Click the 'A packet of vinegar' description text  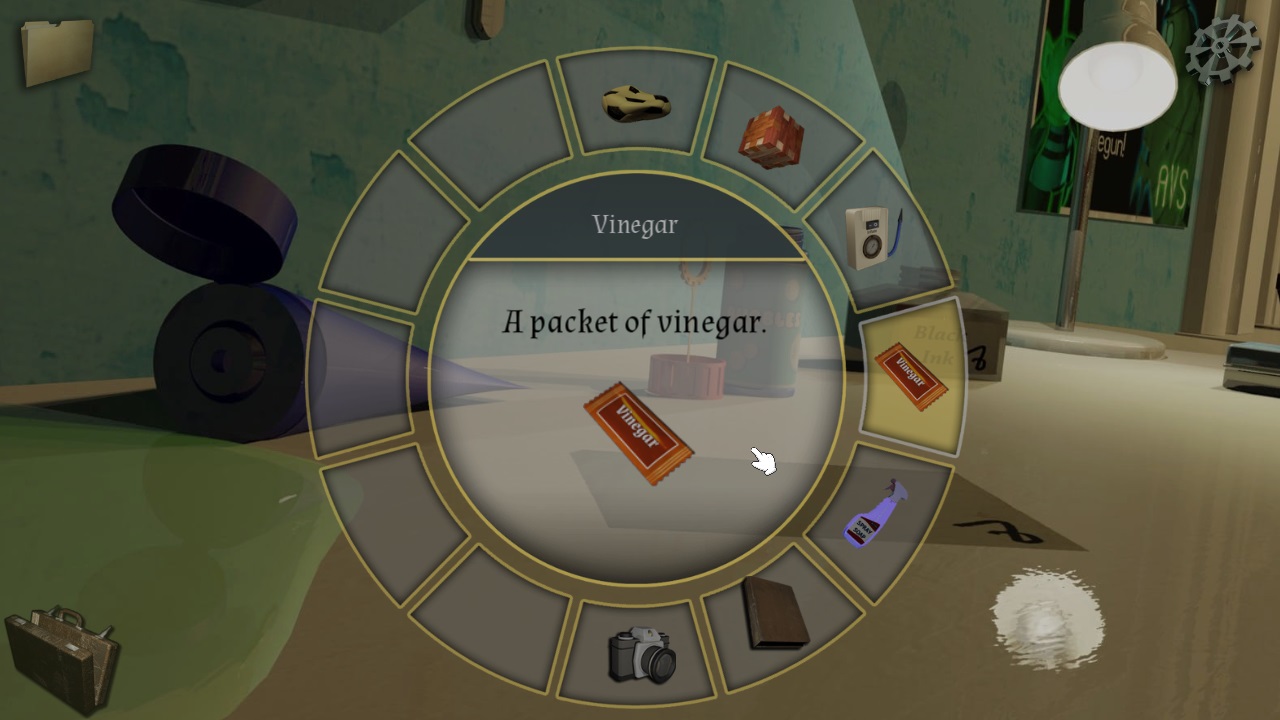[634, 322]
